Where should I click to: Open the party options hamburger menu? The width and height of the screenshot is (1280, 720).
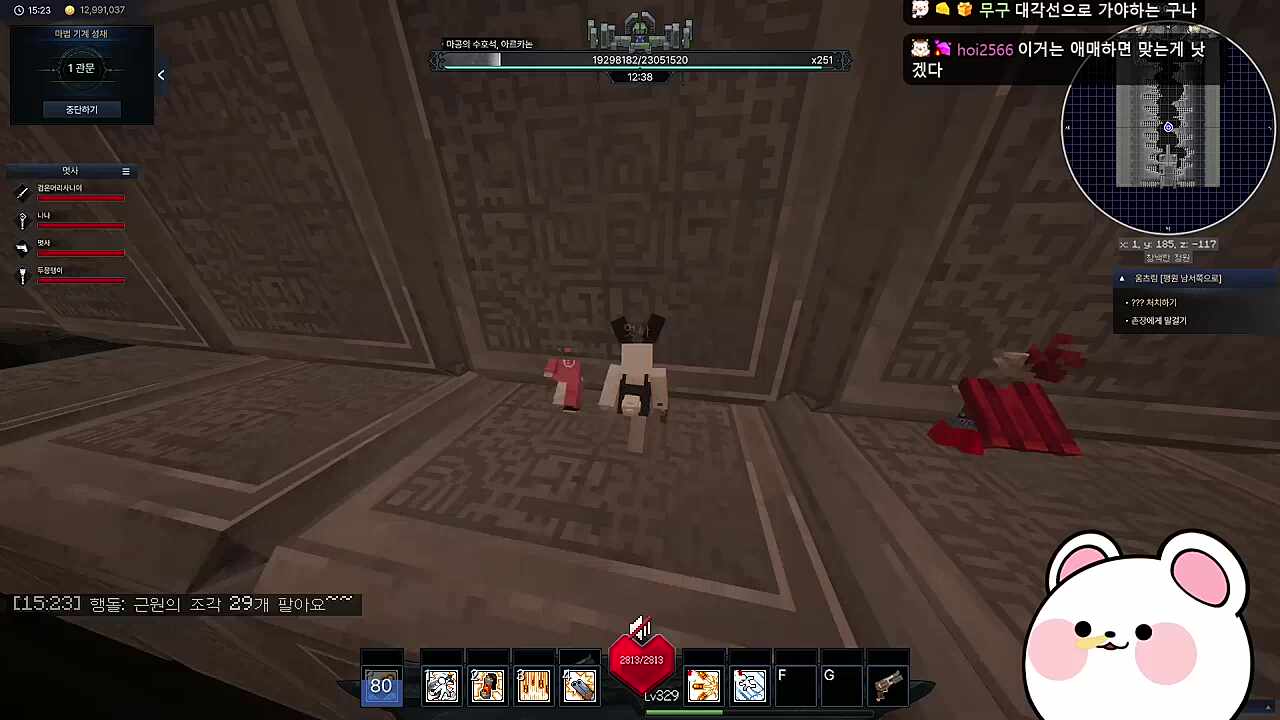pyautogui.click(x=126, y=171)
